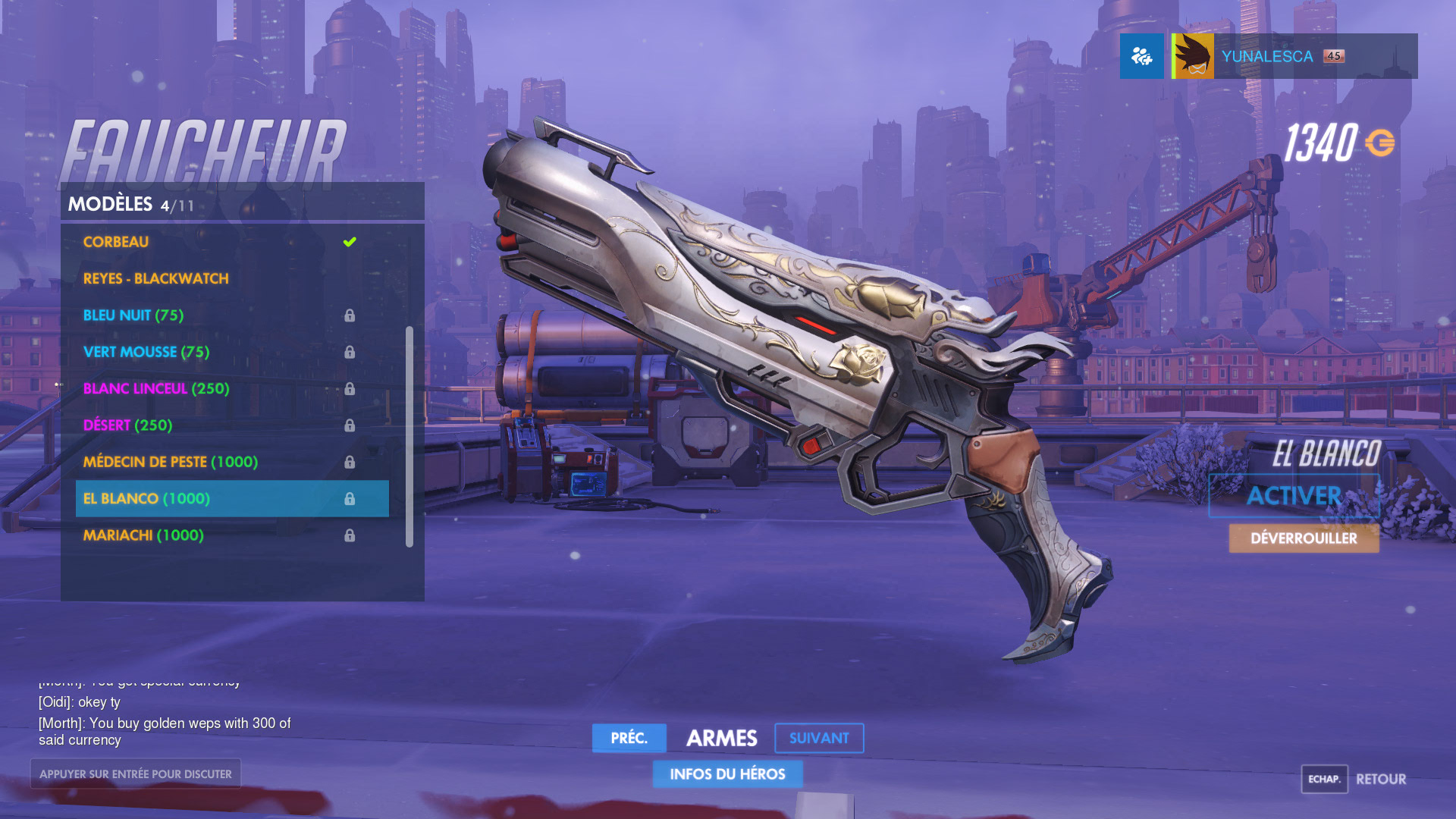This screenshot has width=1456, height=819.
Task: Go to previous category with Préc.
Action: pos(629,738)
